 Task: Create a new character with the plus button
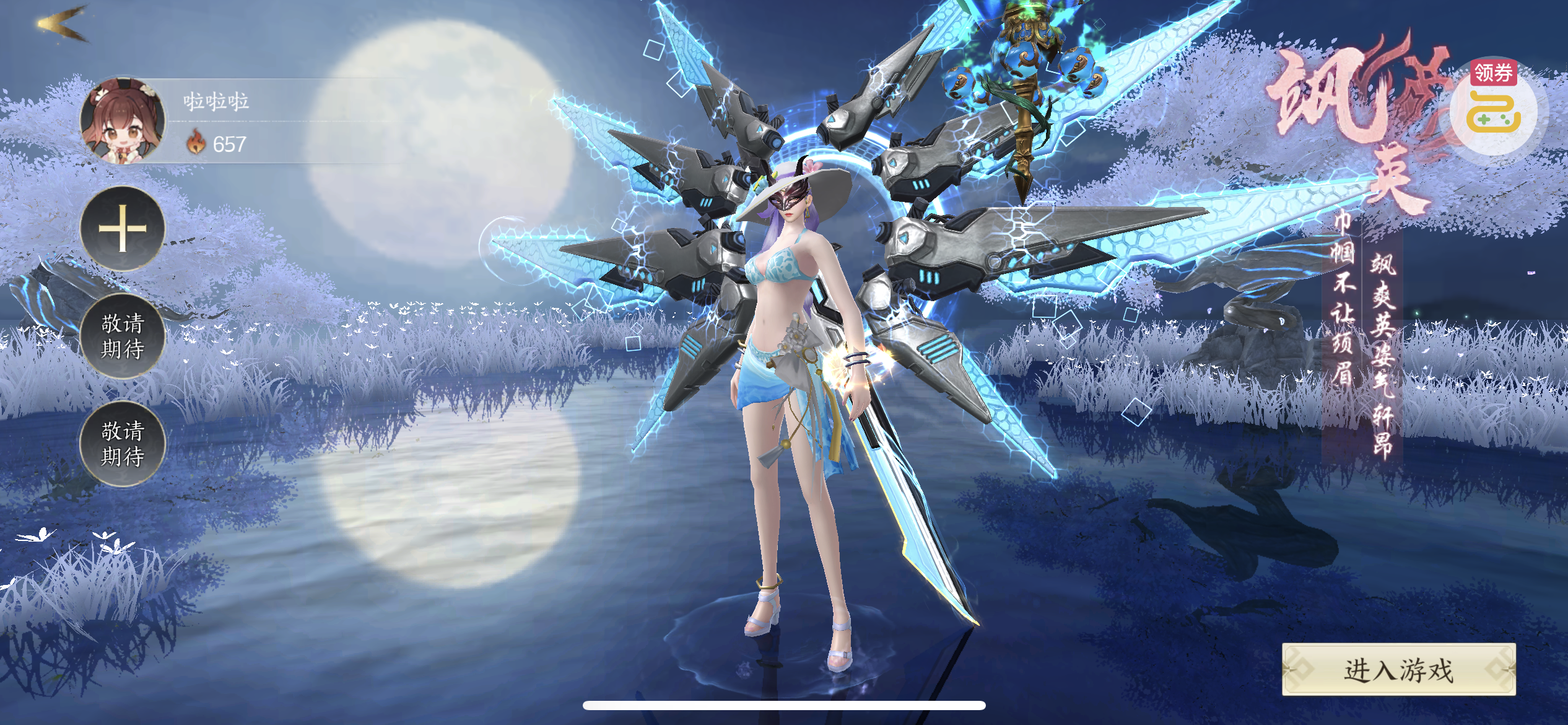click(x=123, y=229)
